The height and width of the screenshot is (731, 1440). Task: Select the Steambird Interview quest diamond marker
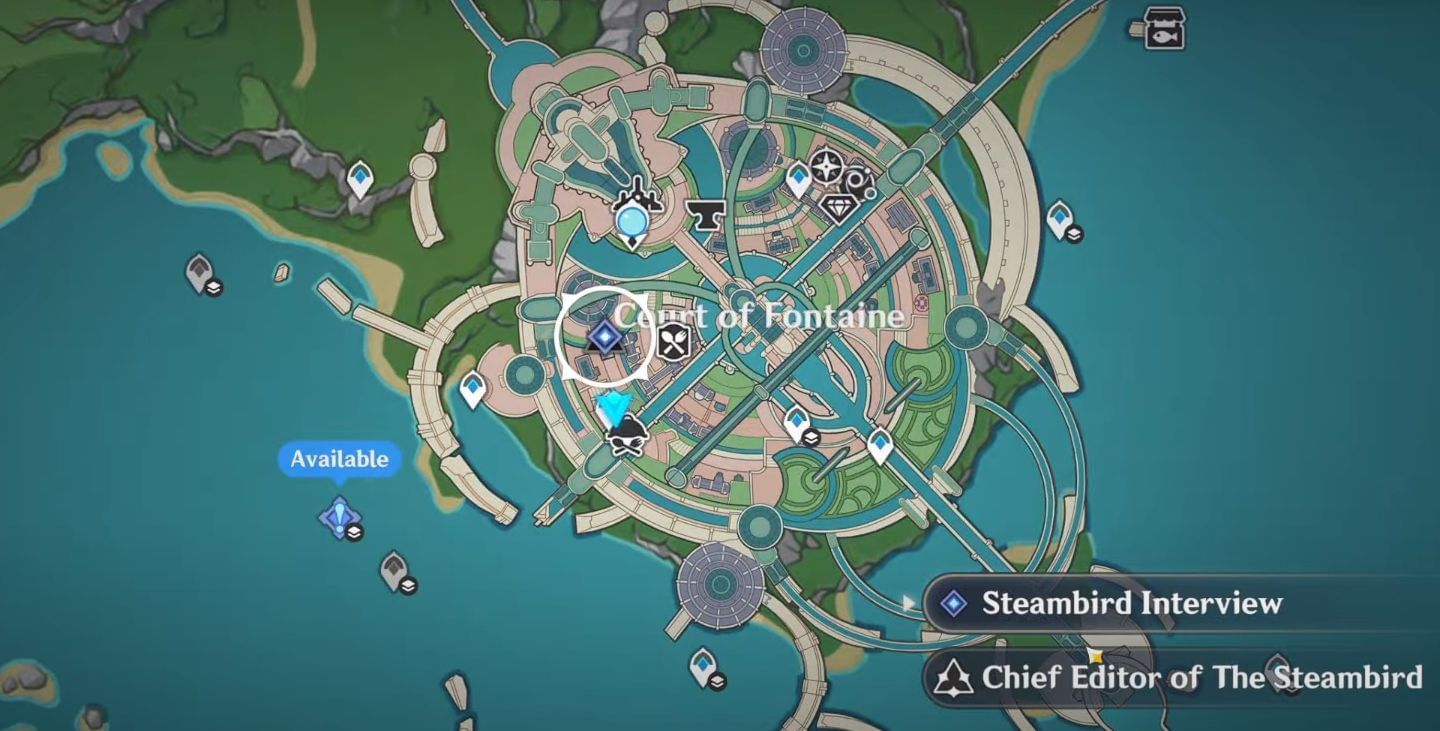point(603,338)
